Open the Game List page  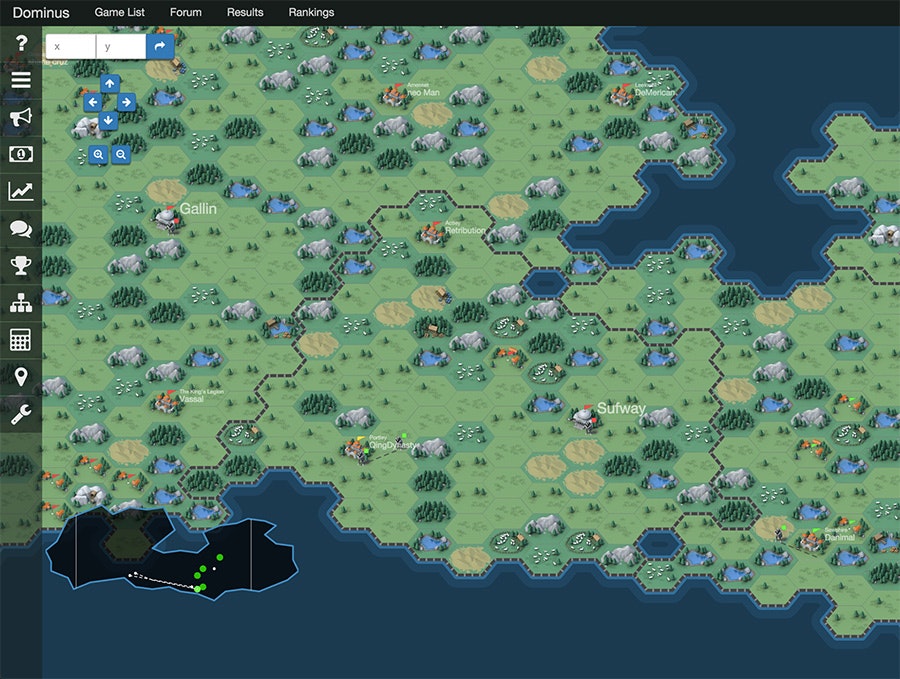(x=119, y=13)
